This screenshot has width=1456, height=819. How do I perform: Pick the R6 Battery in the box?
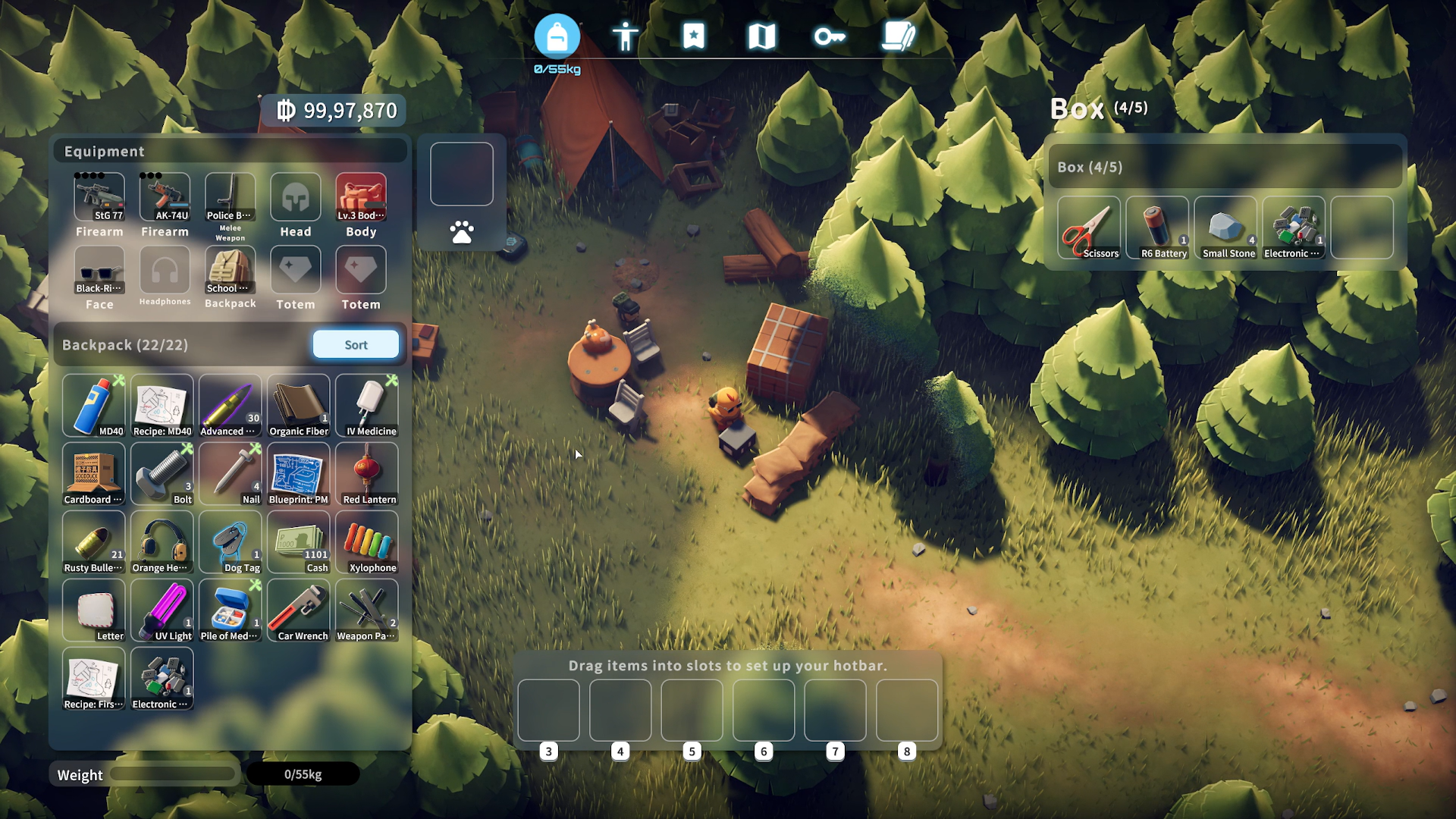click(1157, 228)
